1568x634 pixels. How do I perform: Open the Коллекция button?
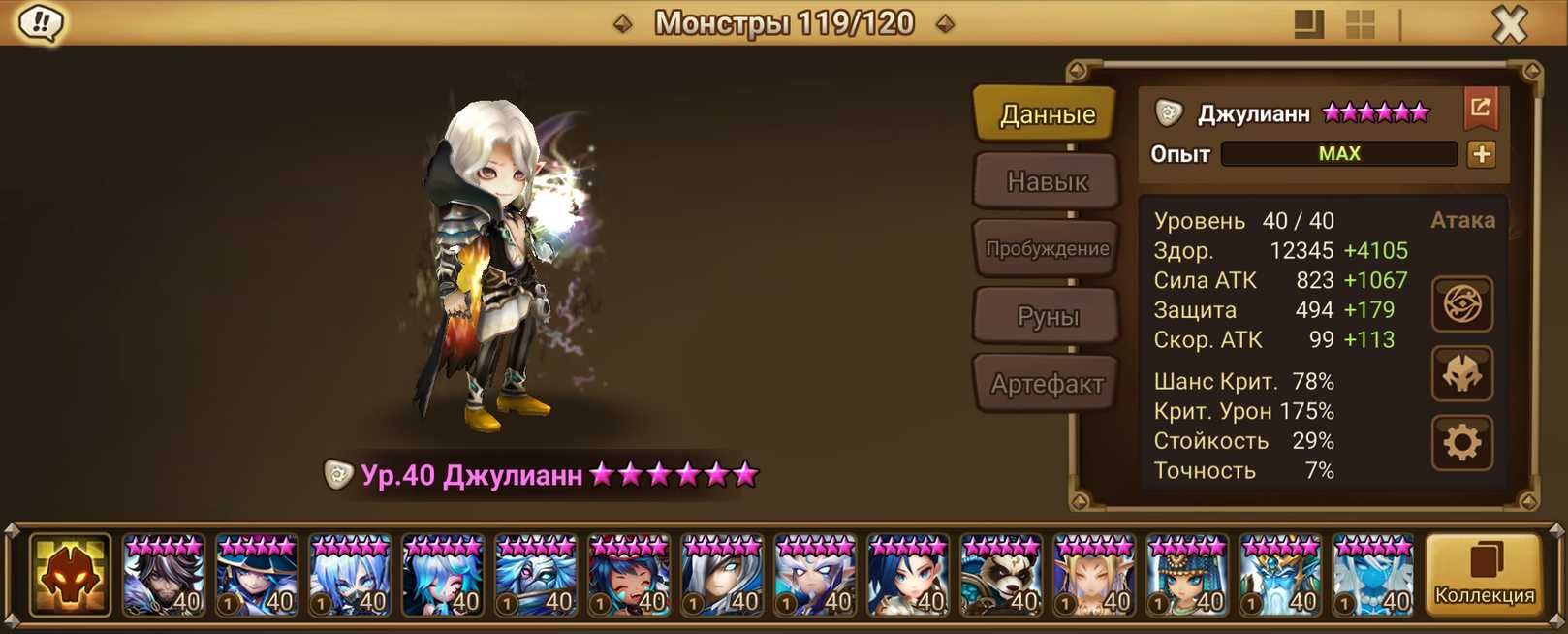pyautogui.click(x=1484, y=576)
